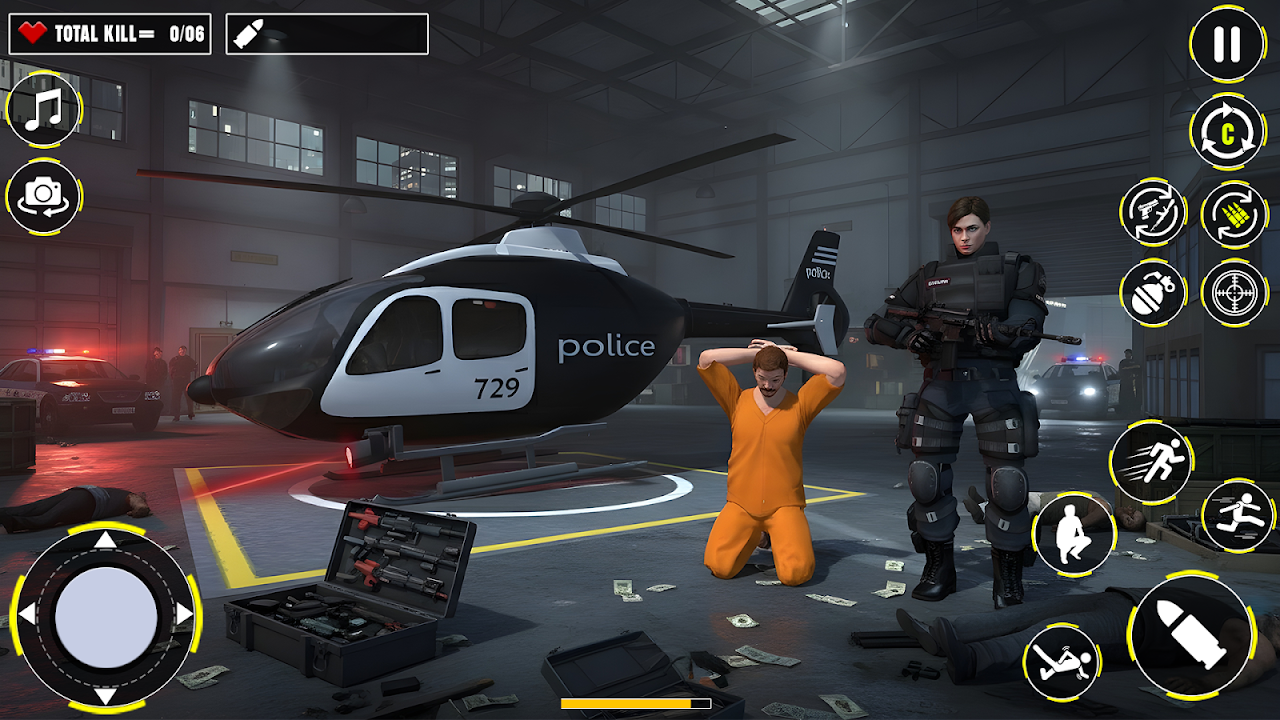This screenshot has width=1280, height=720.
Task: Swap weapon with the gun switch icon
Action: coord(1153,212)
